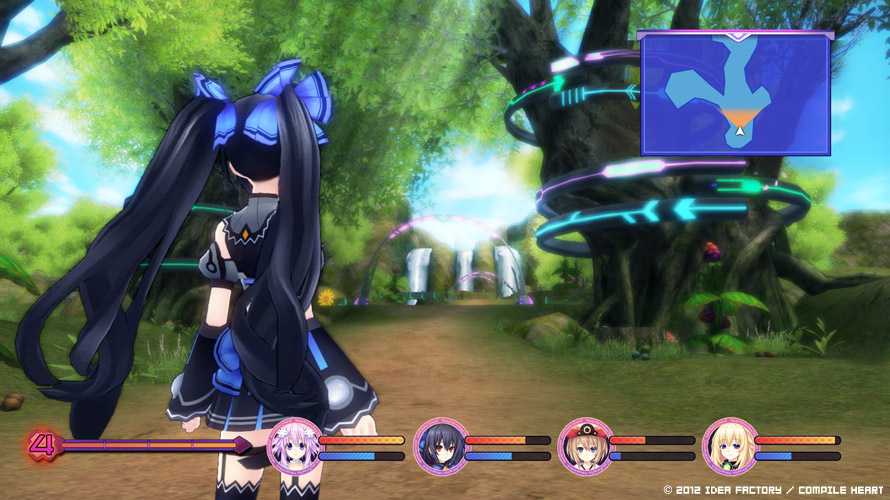Select the blonde party member portrait

coord(729,446)
